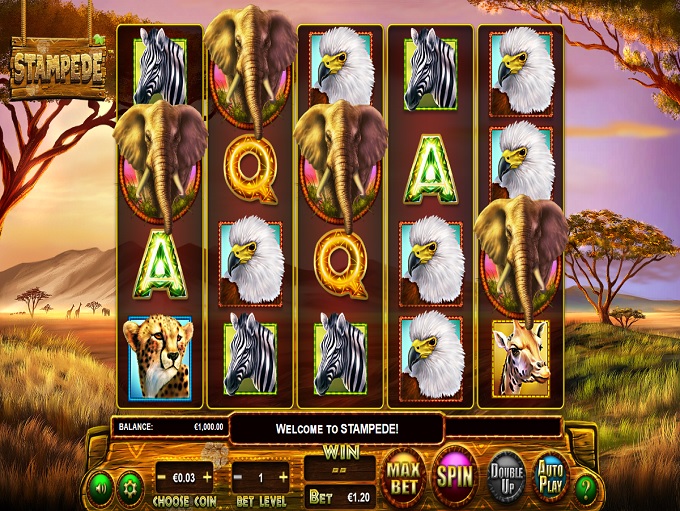Toggle the sound speaker button
The height and width of the screenshot is (511, 680).
tap(100, 487)
